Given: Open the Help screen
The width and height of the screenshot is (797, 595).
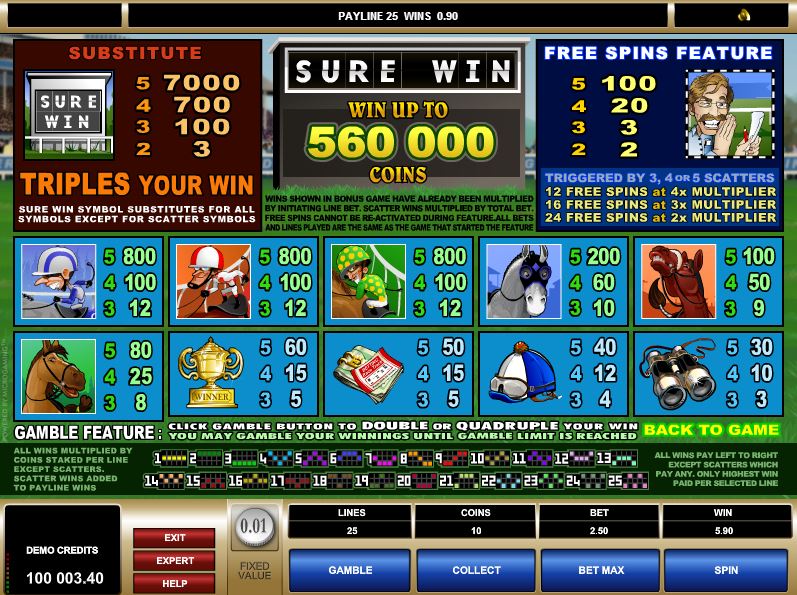Looking at the screenshot, I should [x=175, y=583].
